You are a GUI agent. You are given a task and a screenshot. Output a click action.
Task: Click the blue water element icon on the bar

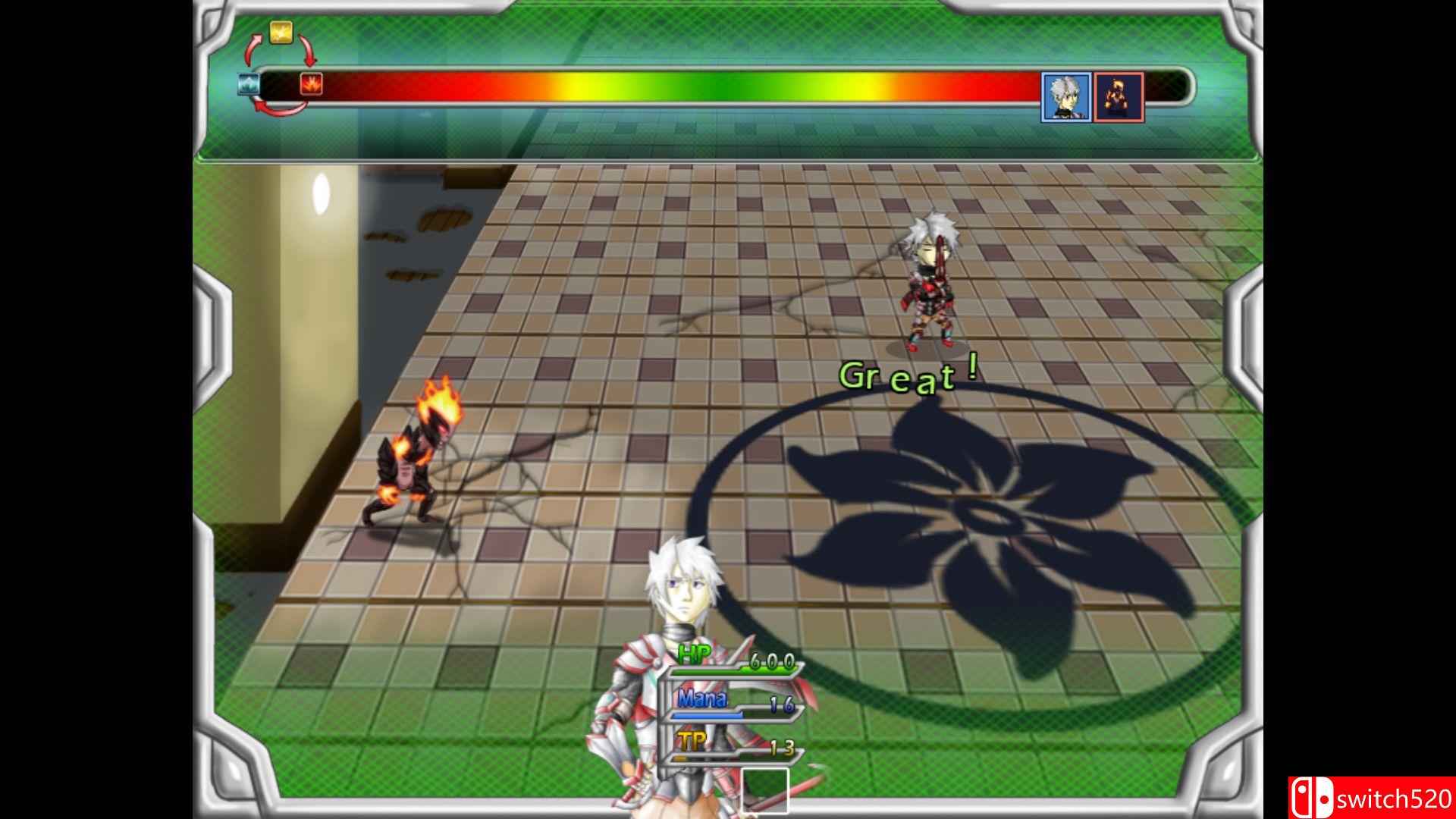[x=250, y=83]
